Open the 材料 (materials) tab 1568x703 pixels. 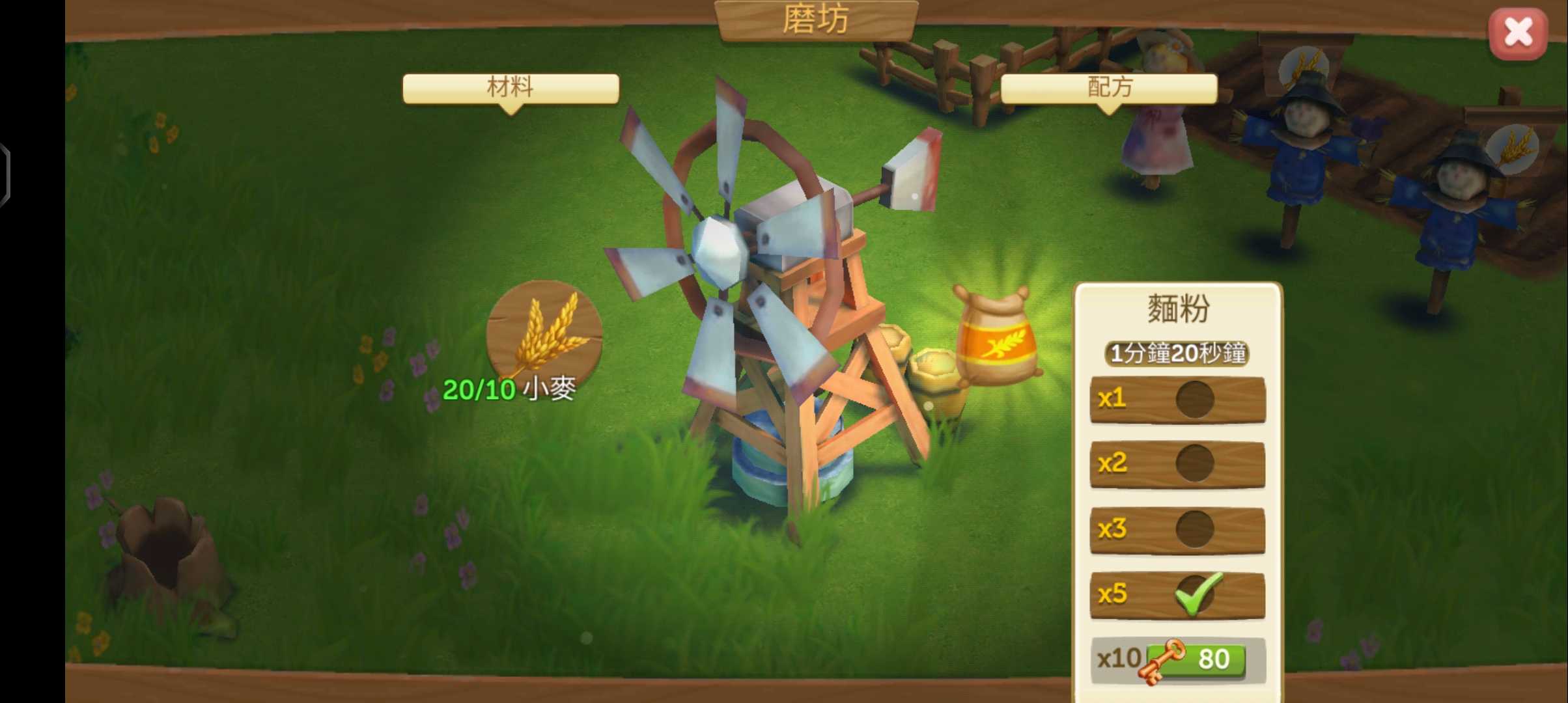tap(511, 88)
